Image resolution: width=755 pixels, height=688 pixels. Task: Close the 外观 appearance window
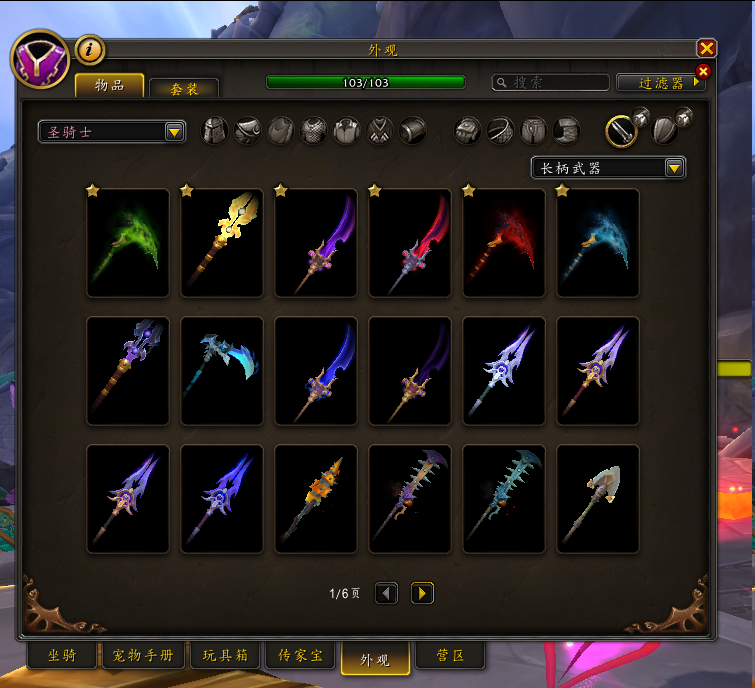point(707,48)
